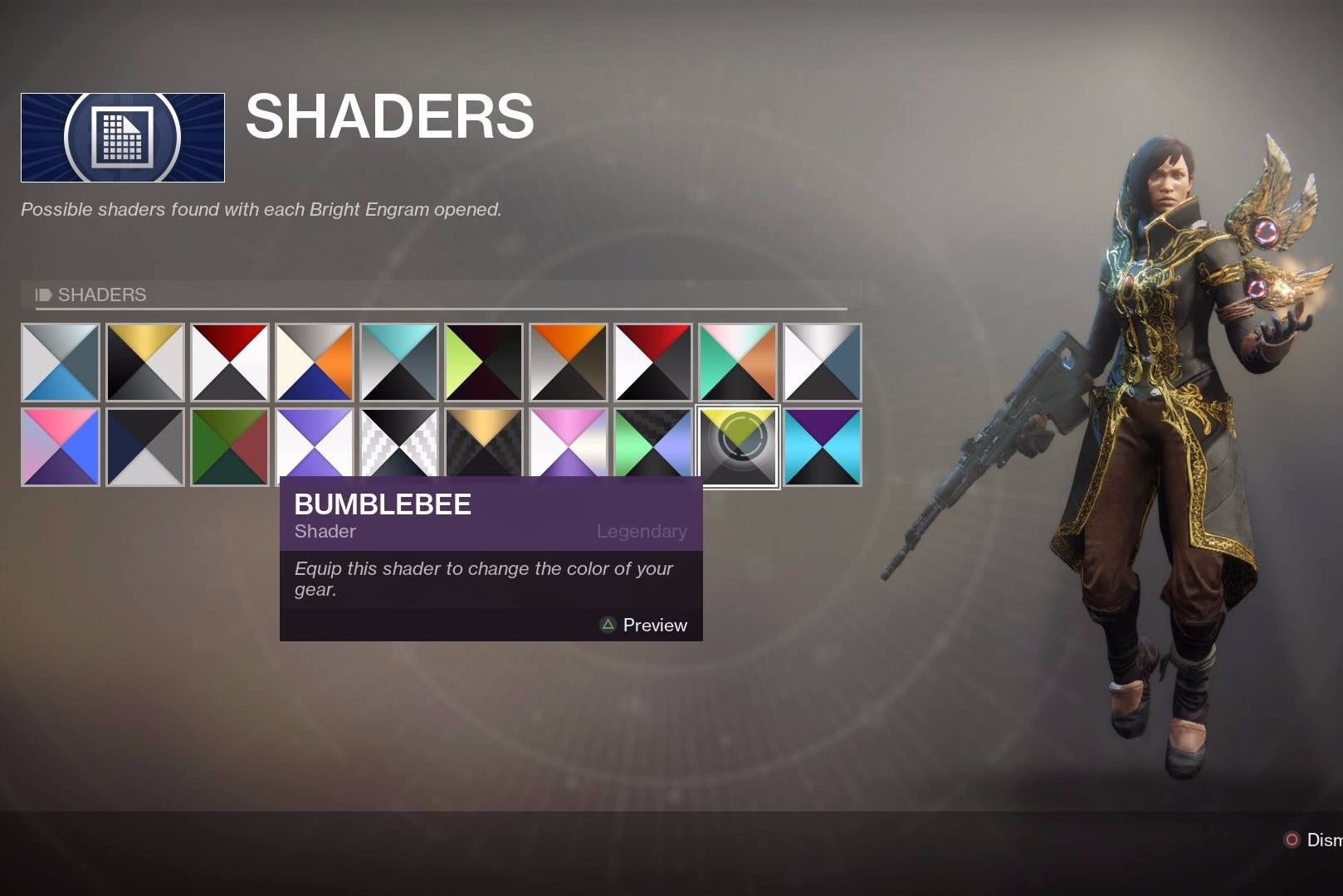Select the gold carbon-fiber shader, bottom row sixth
The image size is (1343, 896).
[484, 446]
